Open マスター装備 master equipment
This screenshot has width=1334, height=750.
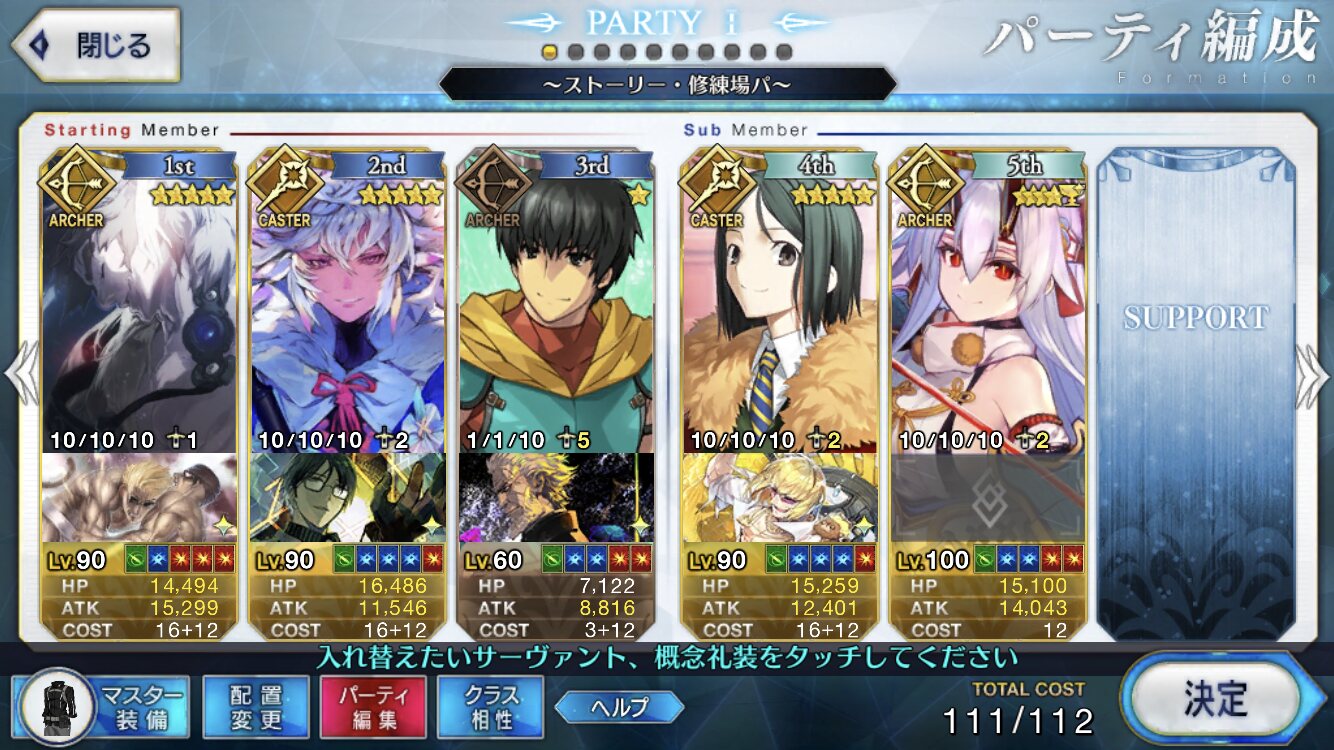pos(106,707)
